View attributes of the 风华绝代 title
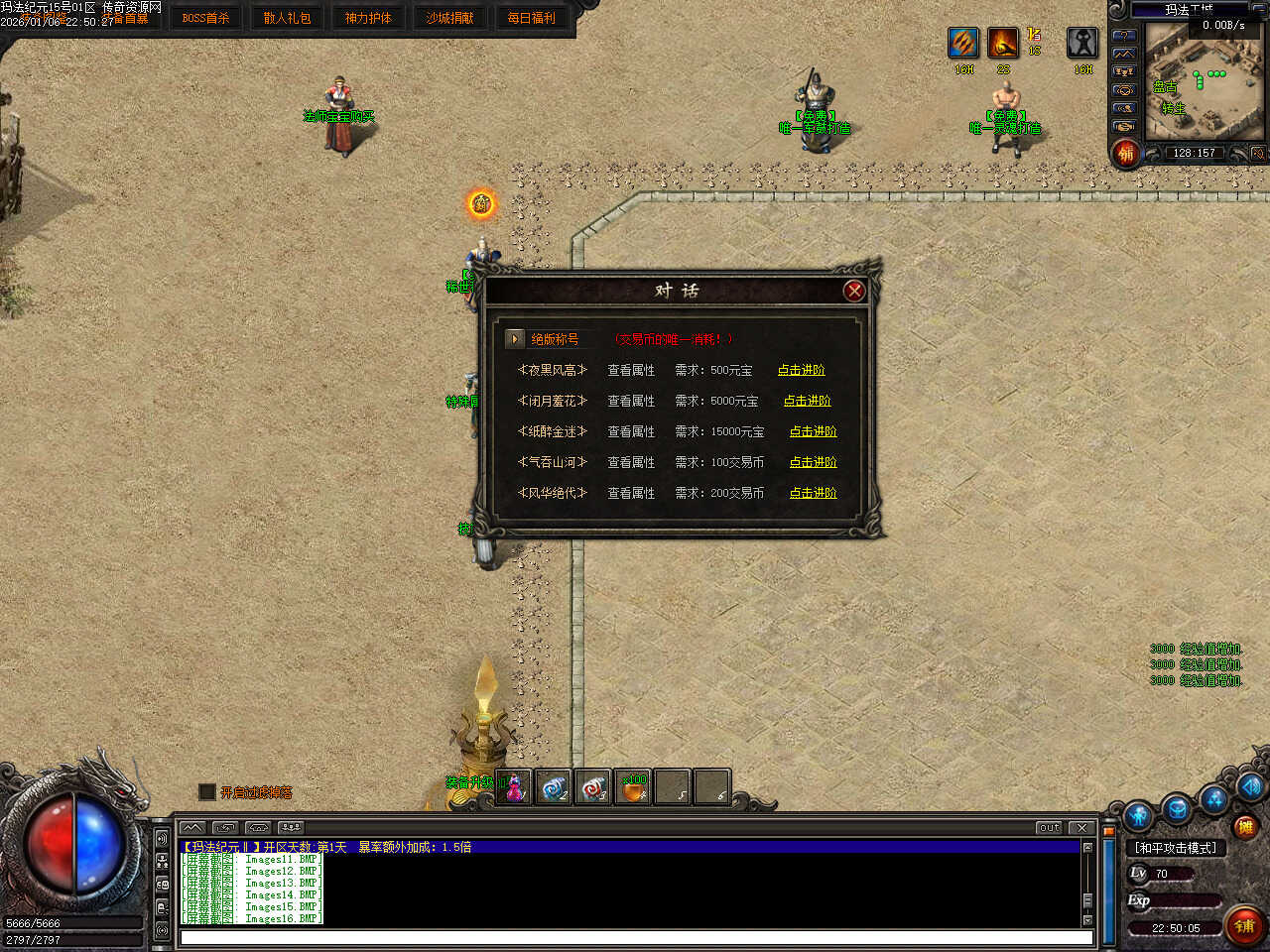Screen dimensions: 1270x952 (631, 493)
